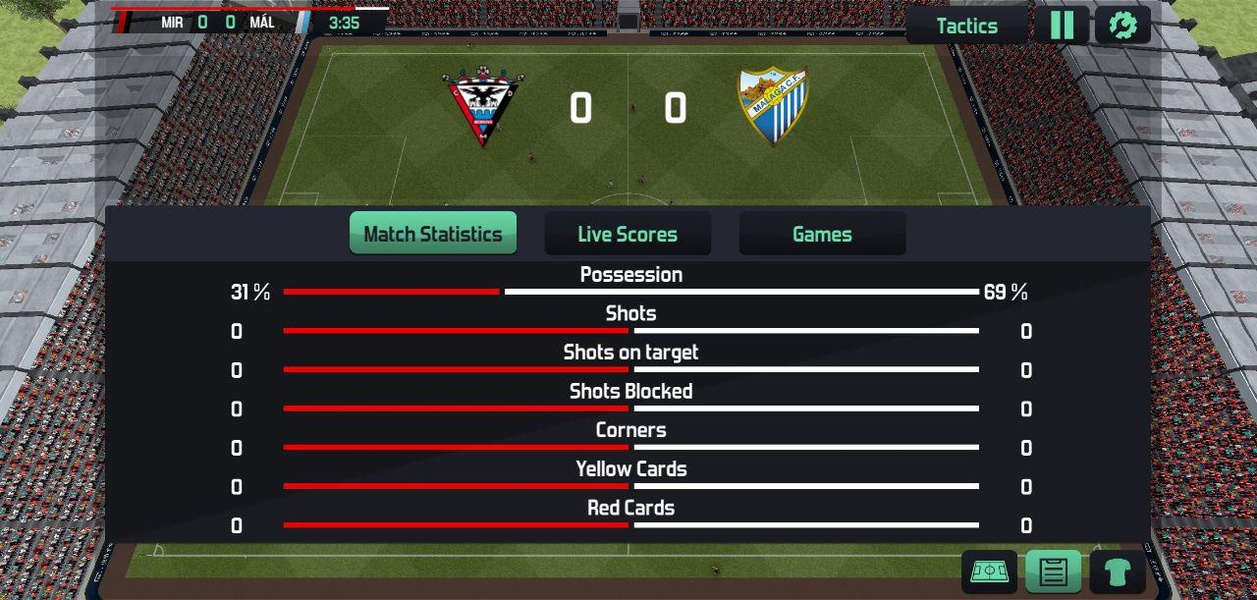
Task: Pause the match
Action: point(1061,25)
